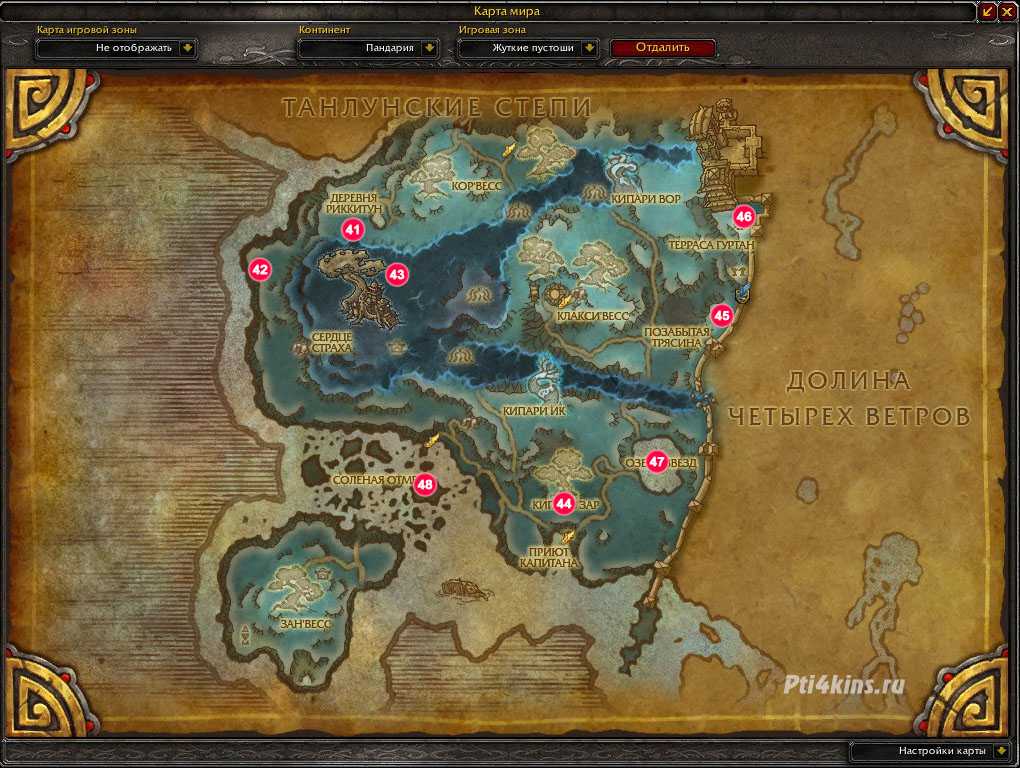Click the red Отдалить zoom-out button

(662, 47)
